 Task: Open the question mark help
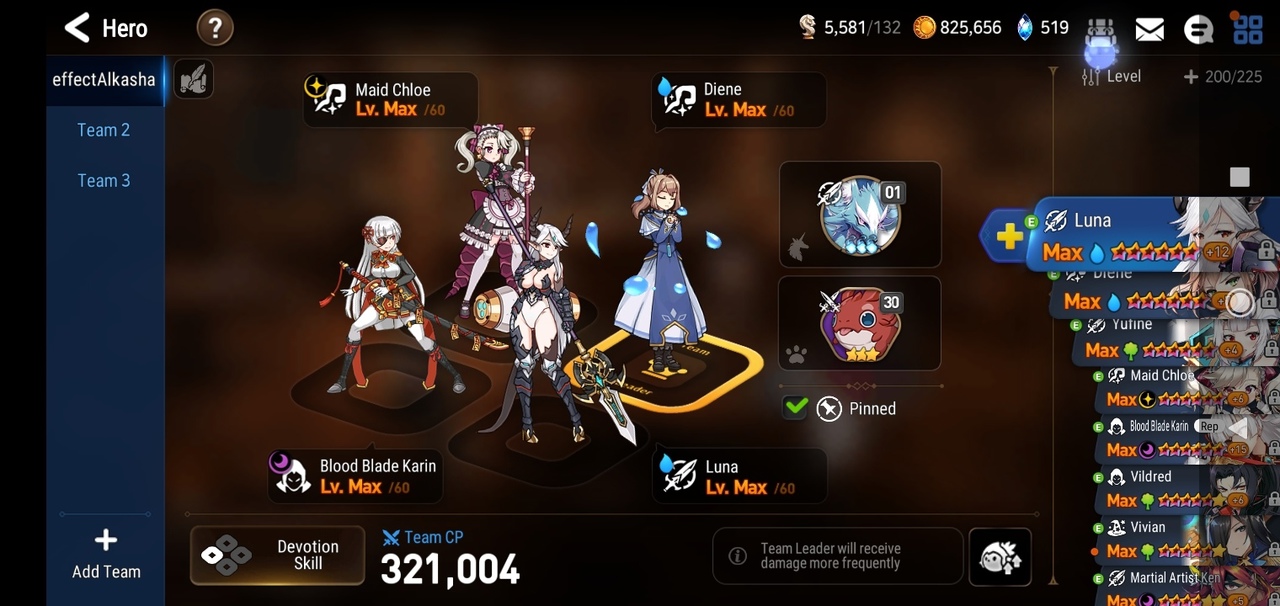[215, 28]
